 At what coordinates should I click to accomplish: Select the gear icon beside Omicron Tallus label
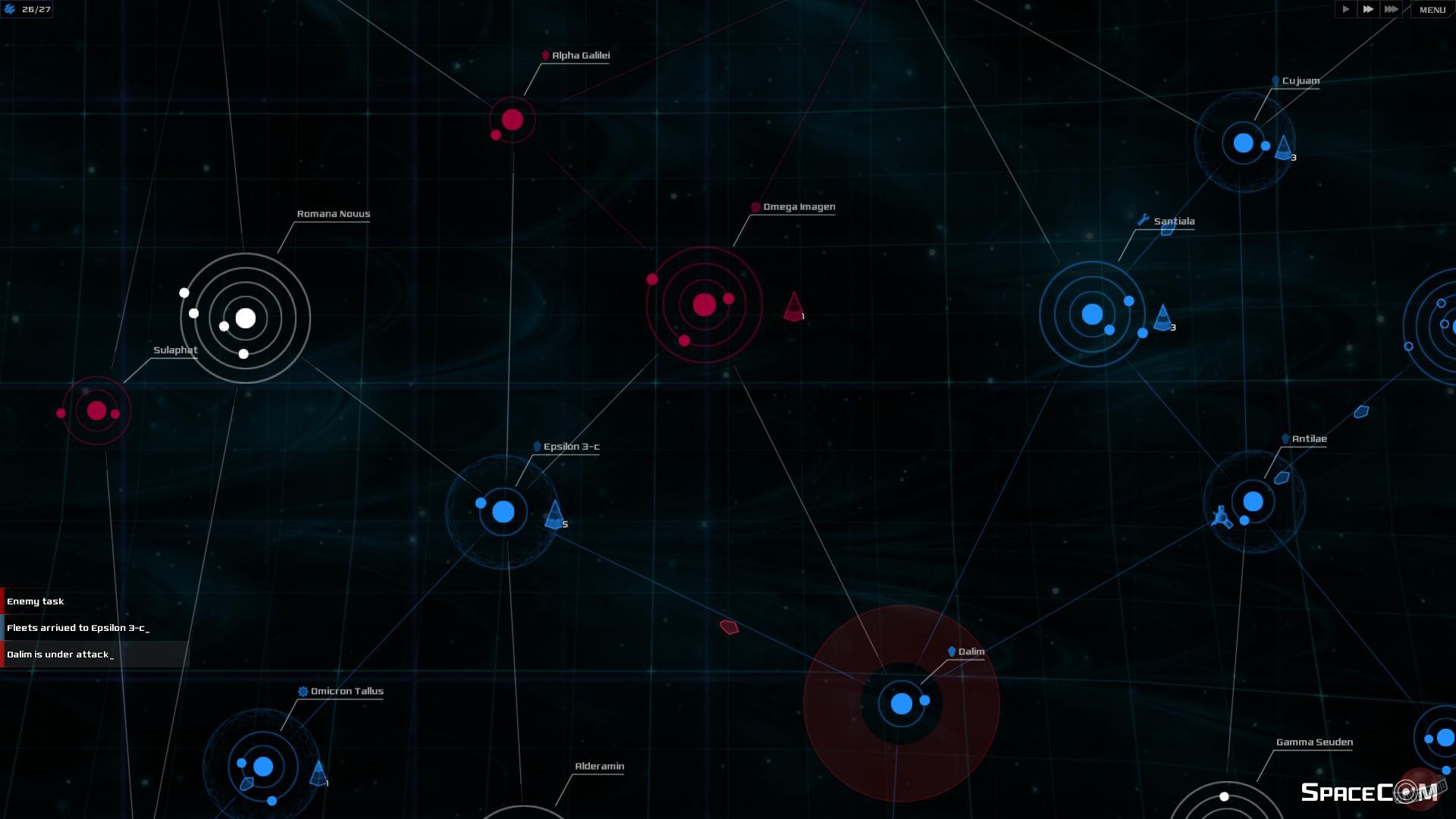(x=304, y=691)
